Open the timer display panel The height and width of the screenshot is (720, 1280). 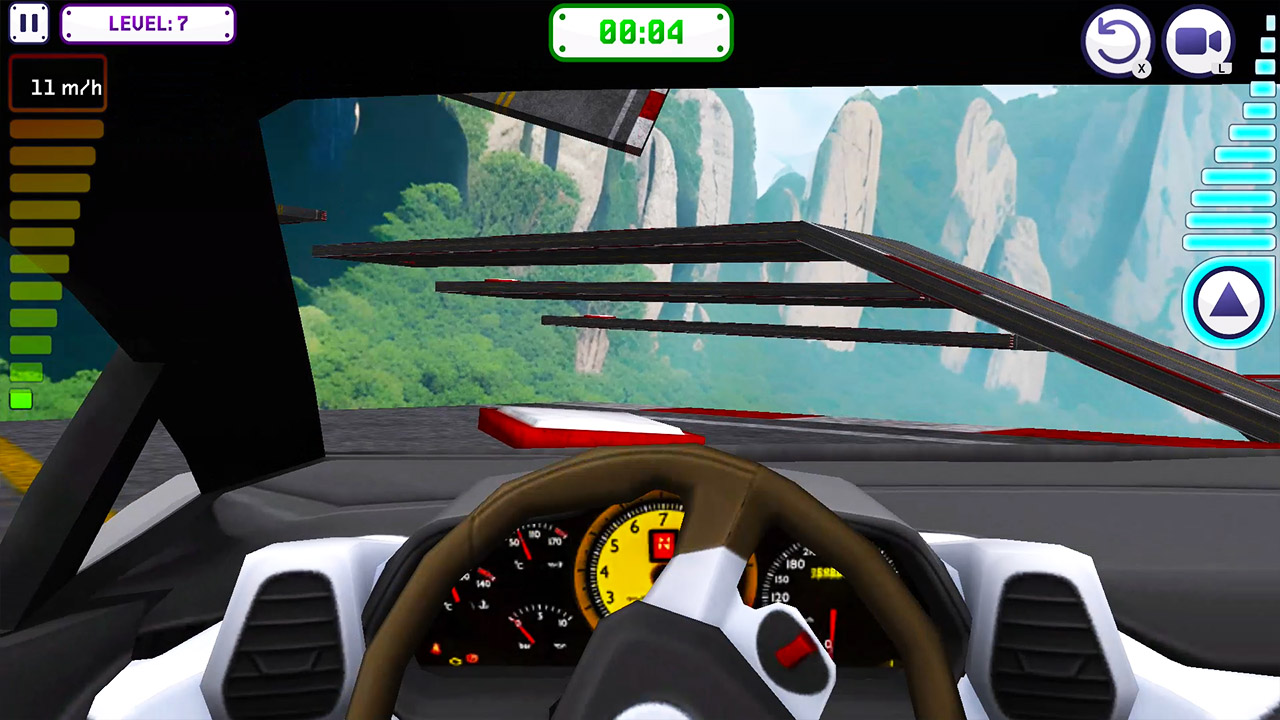[x=641, y=31]
